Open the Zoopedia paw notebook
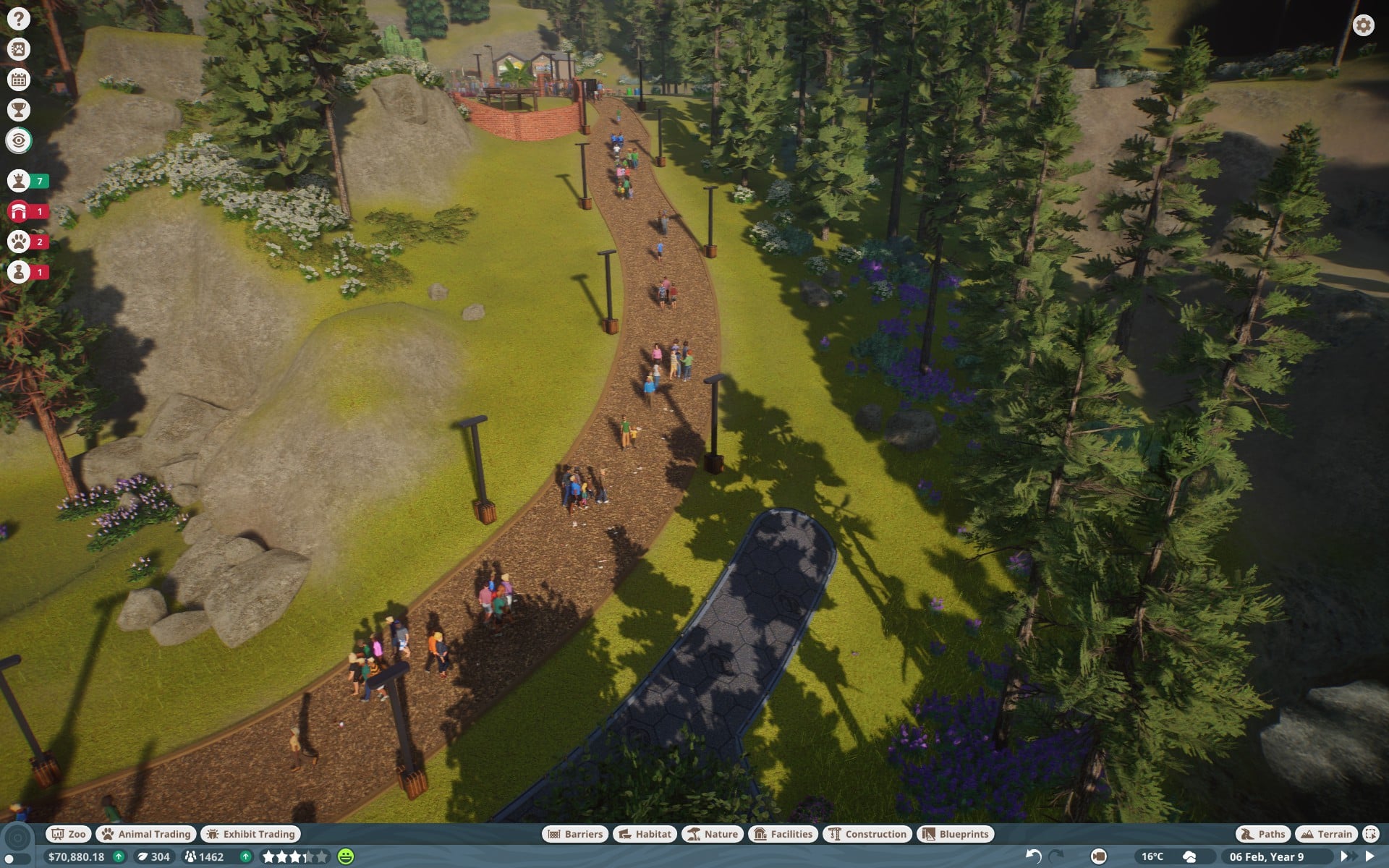 [x=19, y=49]
